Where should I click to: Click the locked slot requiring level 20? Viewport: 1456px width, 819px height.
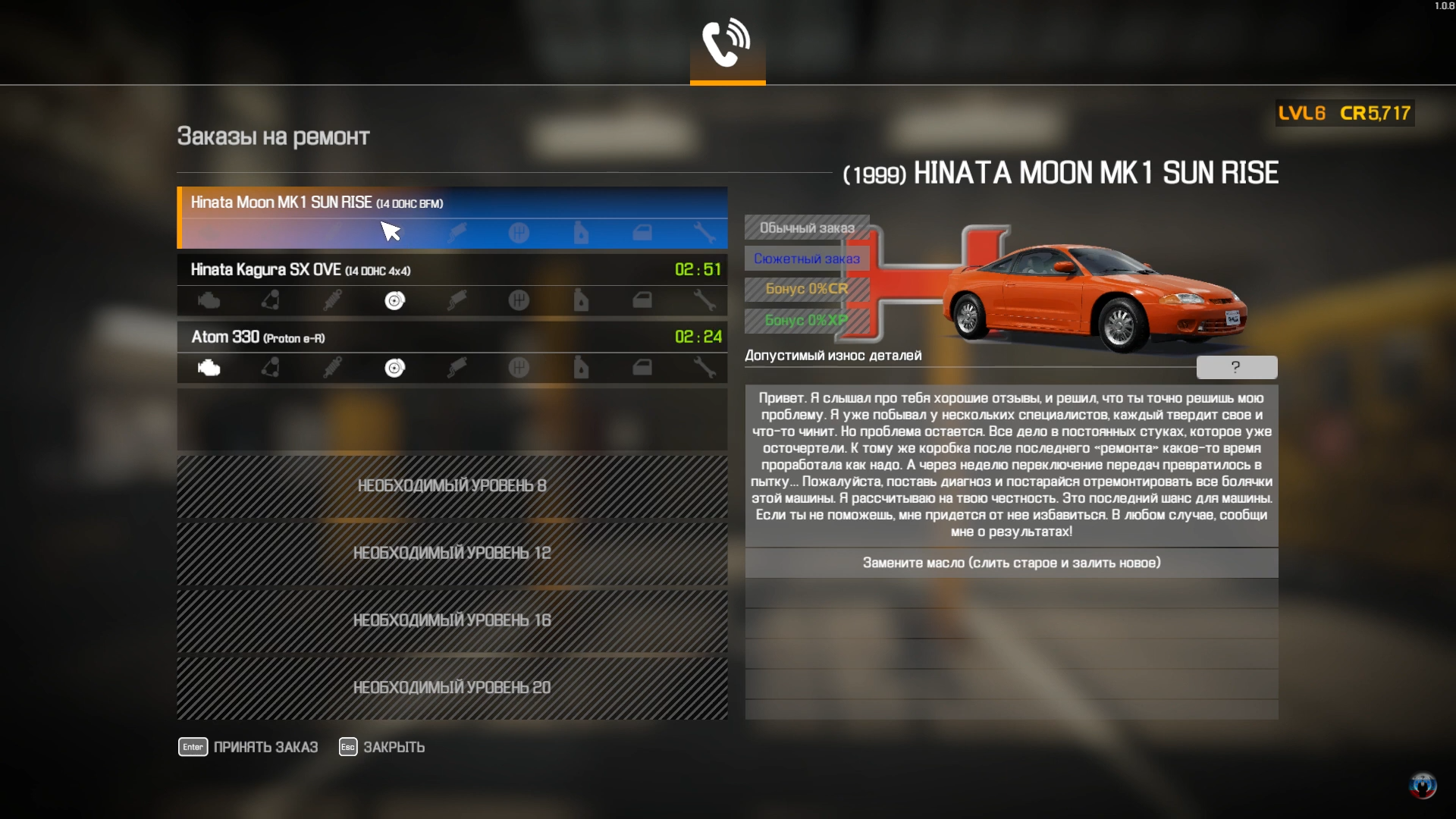(x=452, y=688)
